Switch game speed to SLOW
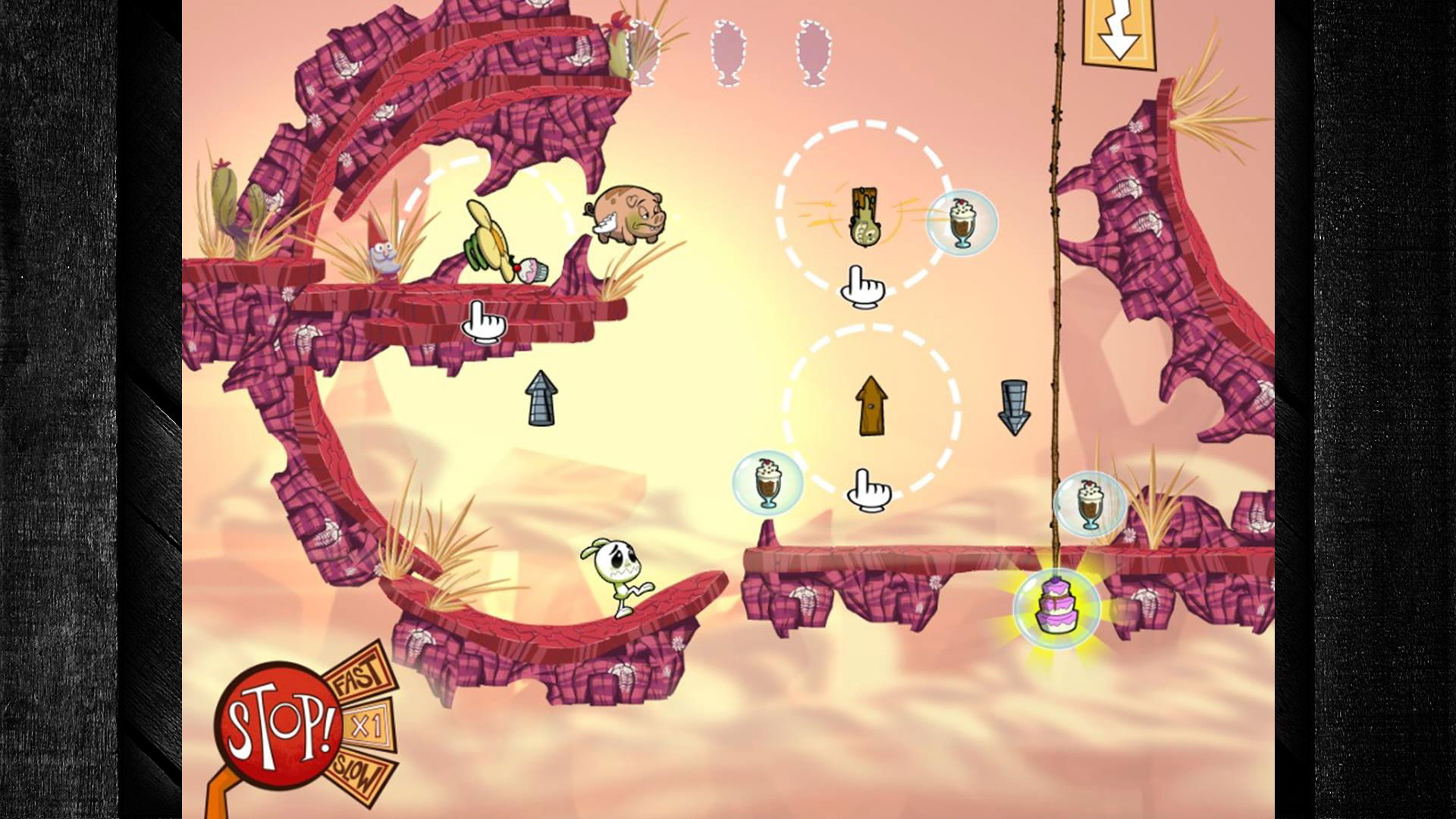The height and width of the screenshot is (819, 1456). point(359,774)
